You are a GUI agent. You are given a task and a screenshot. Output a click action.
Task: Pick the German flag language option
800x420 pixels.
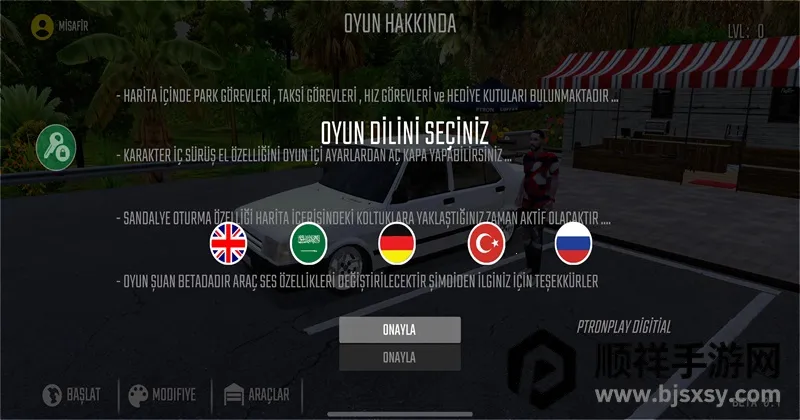coord(398,243)
